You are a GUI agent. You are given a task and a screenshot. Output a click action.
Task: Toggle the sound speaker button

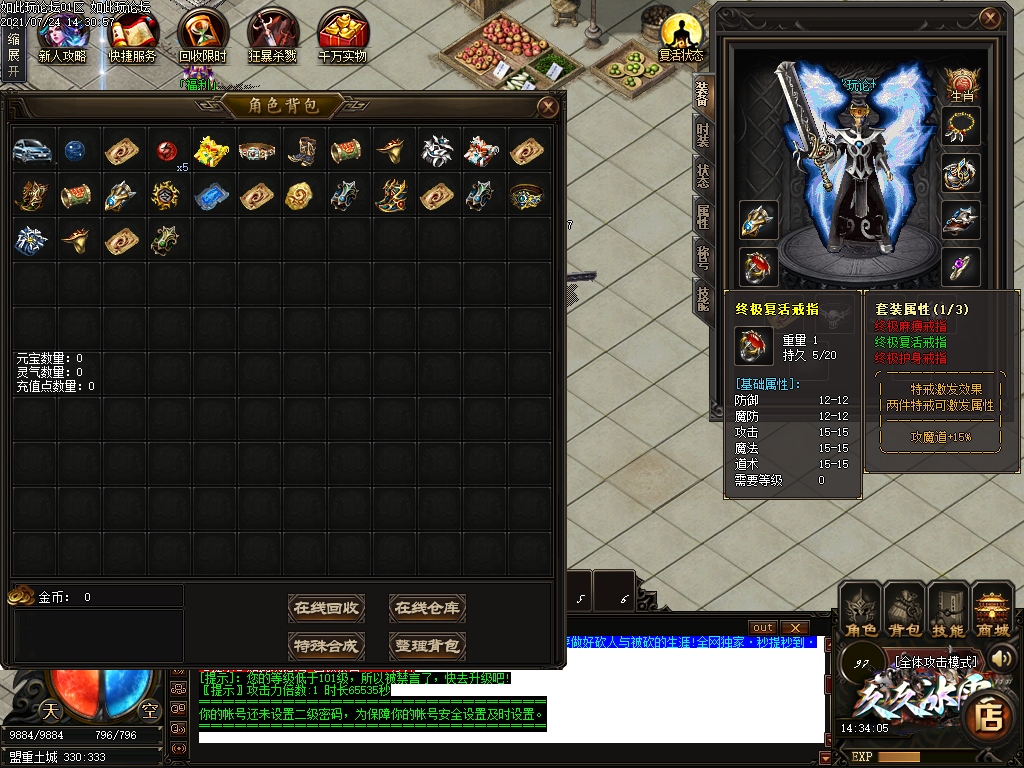1000,657
